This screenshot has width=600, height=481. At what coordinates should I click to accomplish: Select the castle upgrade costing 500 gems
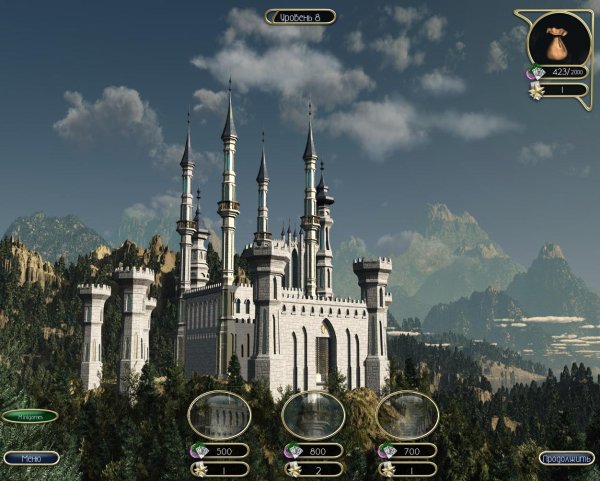point(219,415)
